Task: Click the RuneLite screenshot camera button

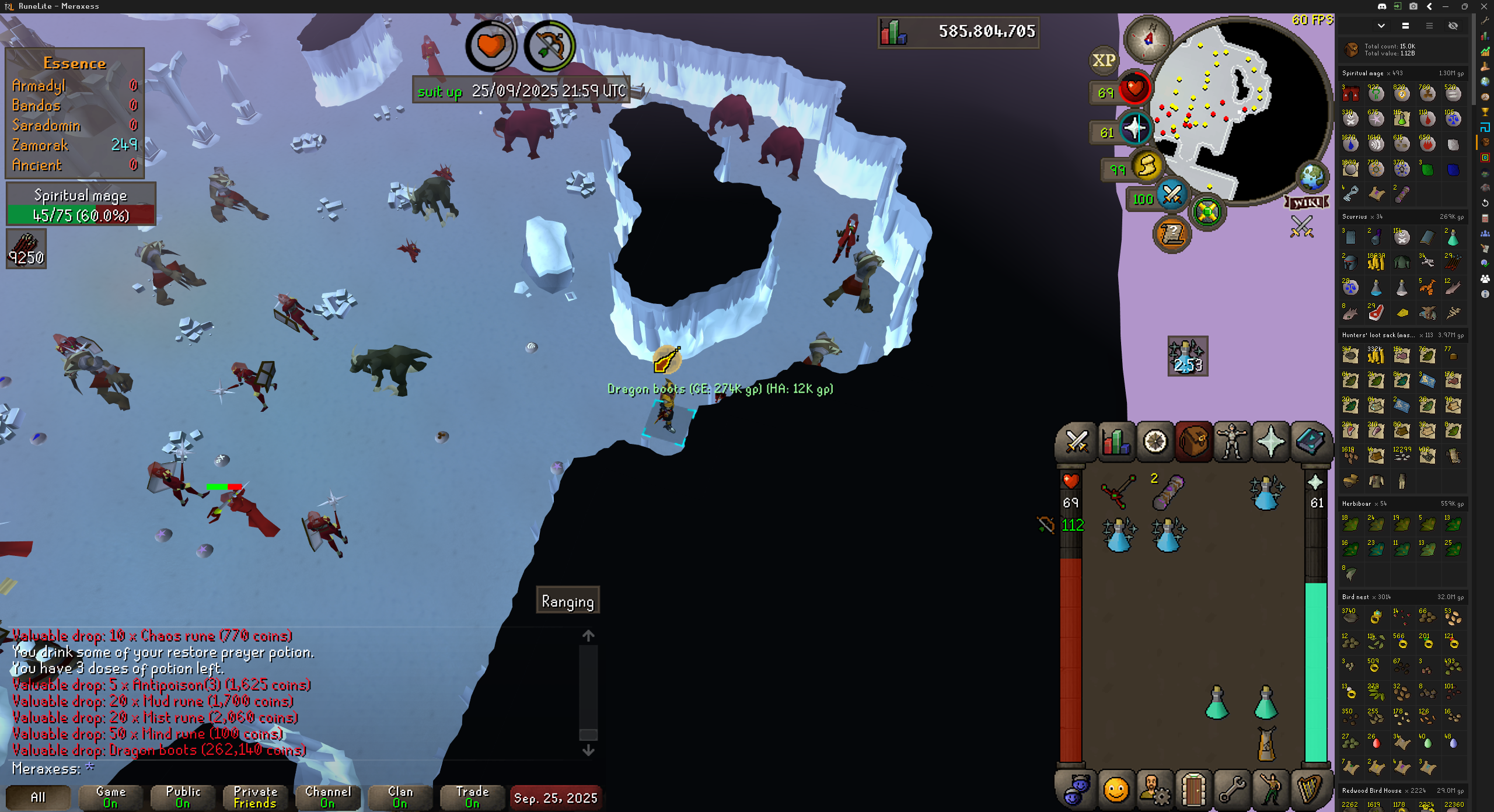Action: (x=1413, y=6)
